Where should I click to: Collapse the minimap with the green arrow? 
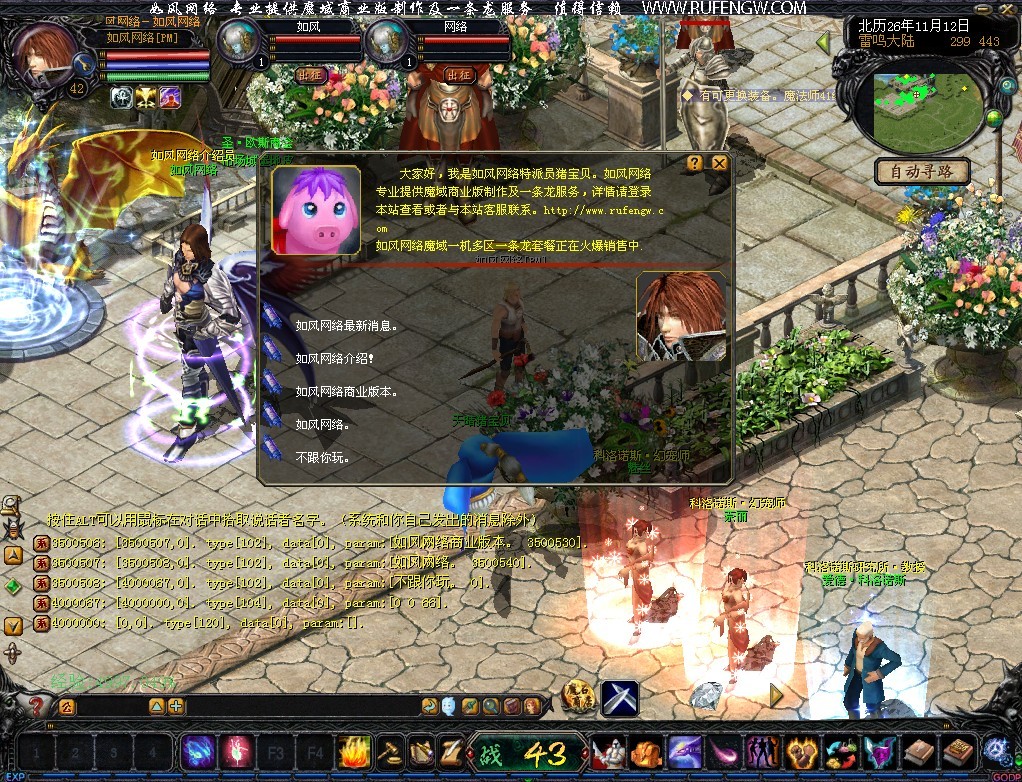point(824,43)
